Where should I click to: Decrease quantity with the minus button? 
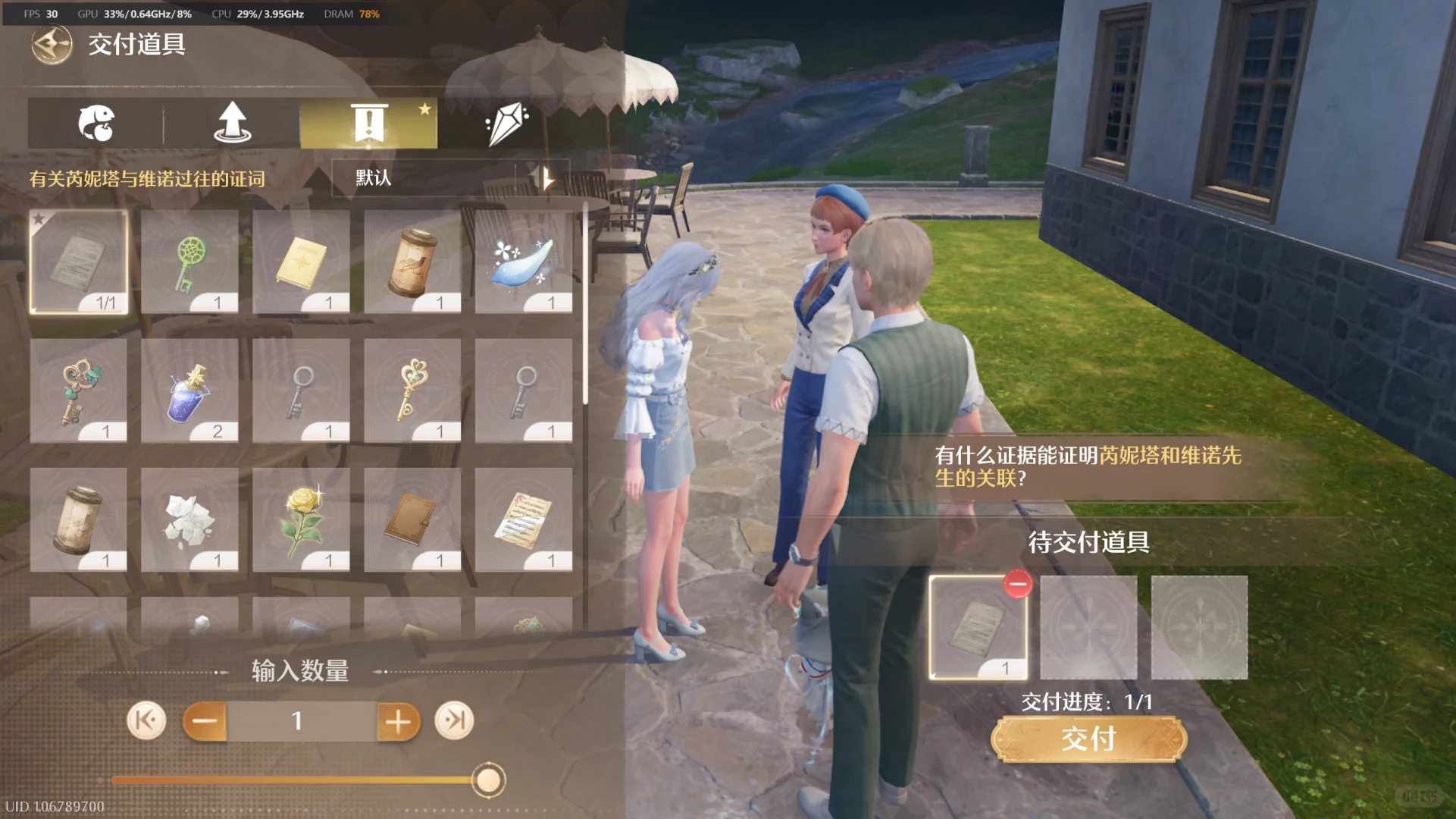tap(205, 720)
